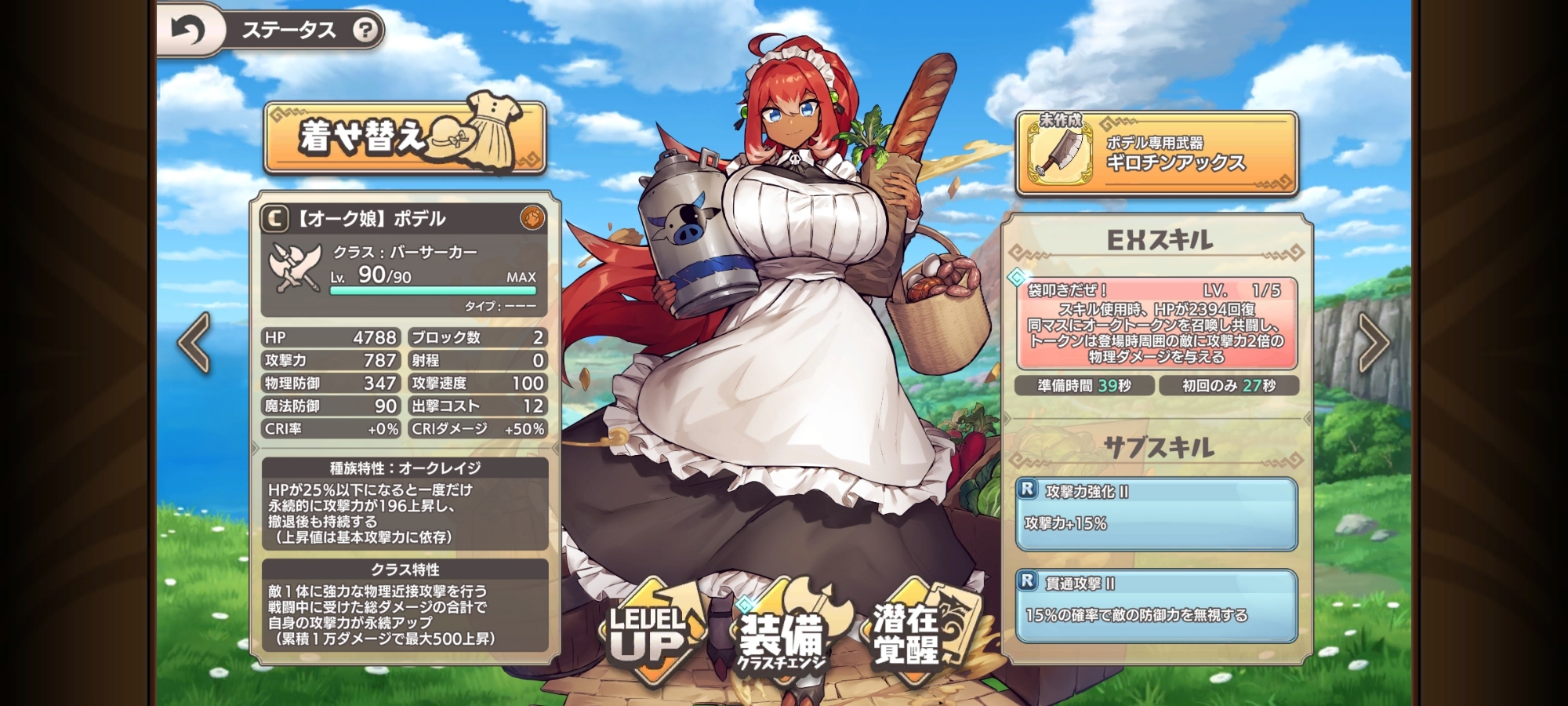Tap the orange attribute icon by ポデル's name

coord(532,218)
